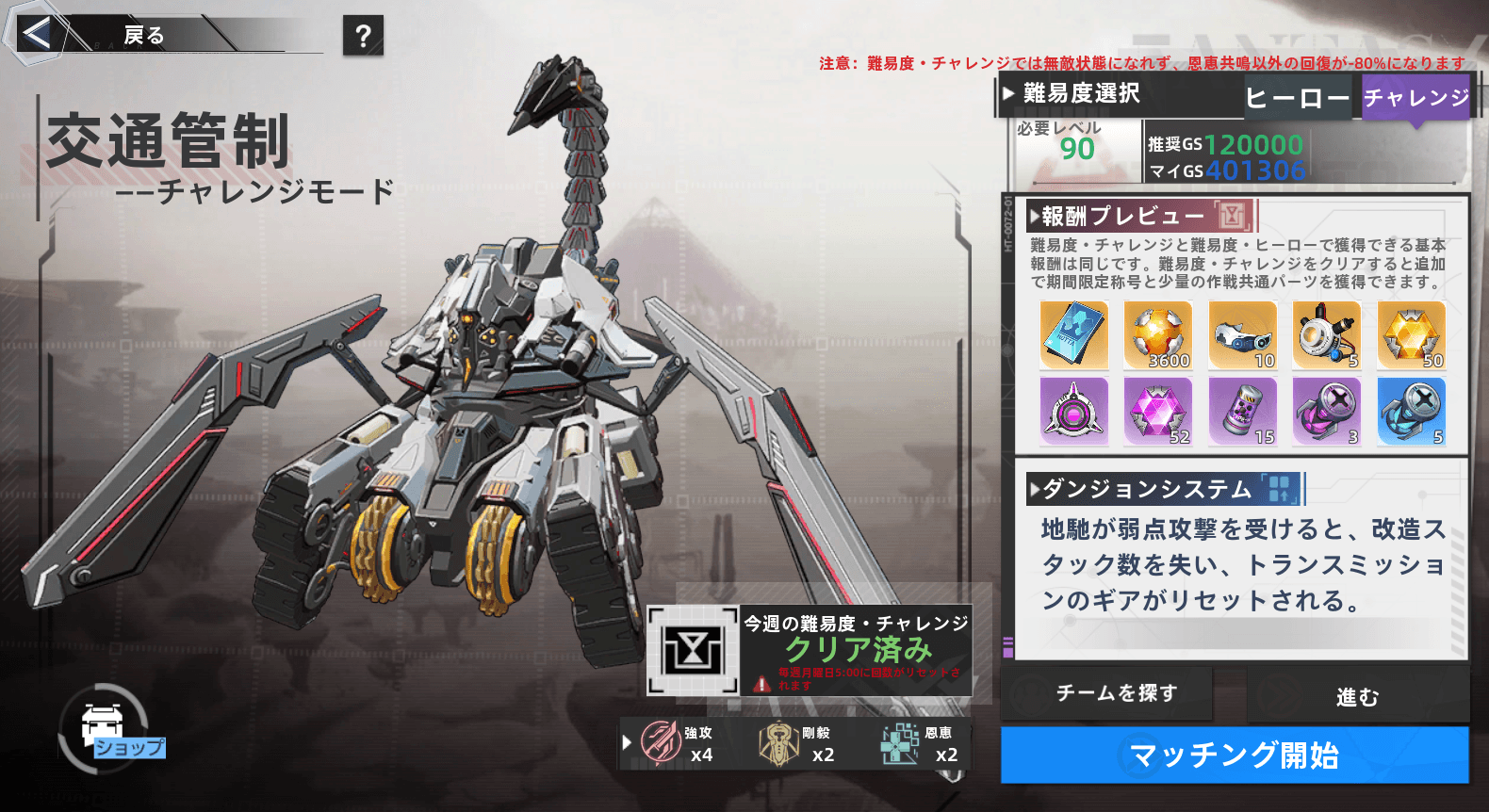Image resolution: width=1489 pixels, height=812 pixels.
Task: Proceed with the 進む button
Action: pyautogui.click(x=1357, y=696)
